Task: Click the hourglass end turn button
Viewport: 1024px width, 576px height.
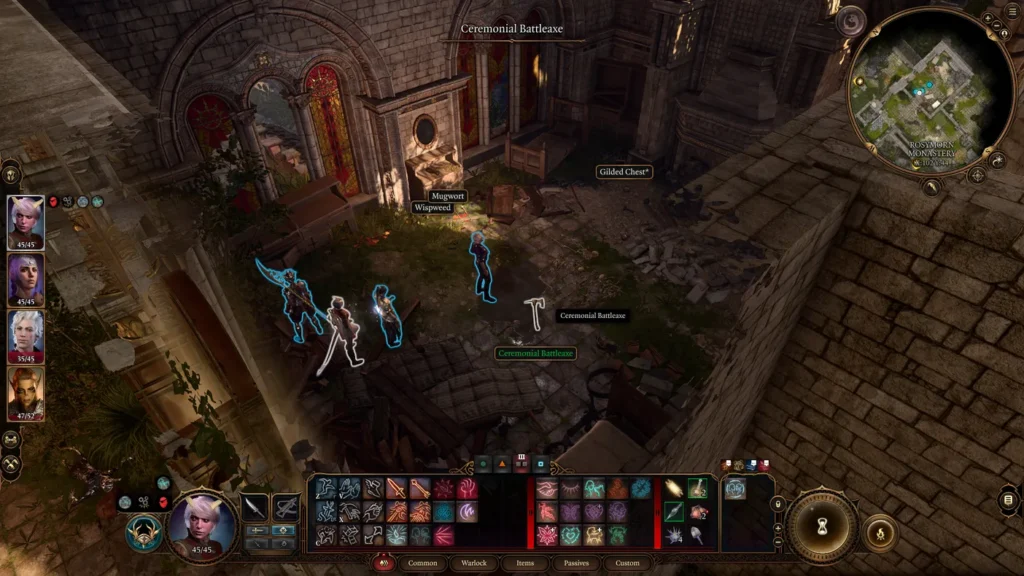Action: 821,525
